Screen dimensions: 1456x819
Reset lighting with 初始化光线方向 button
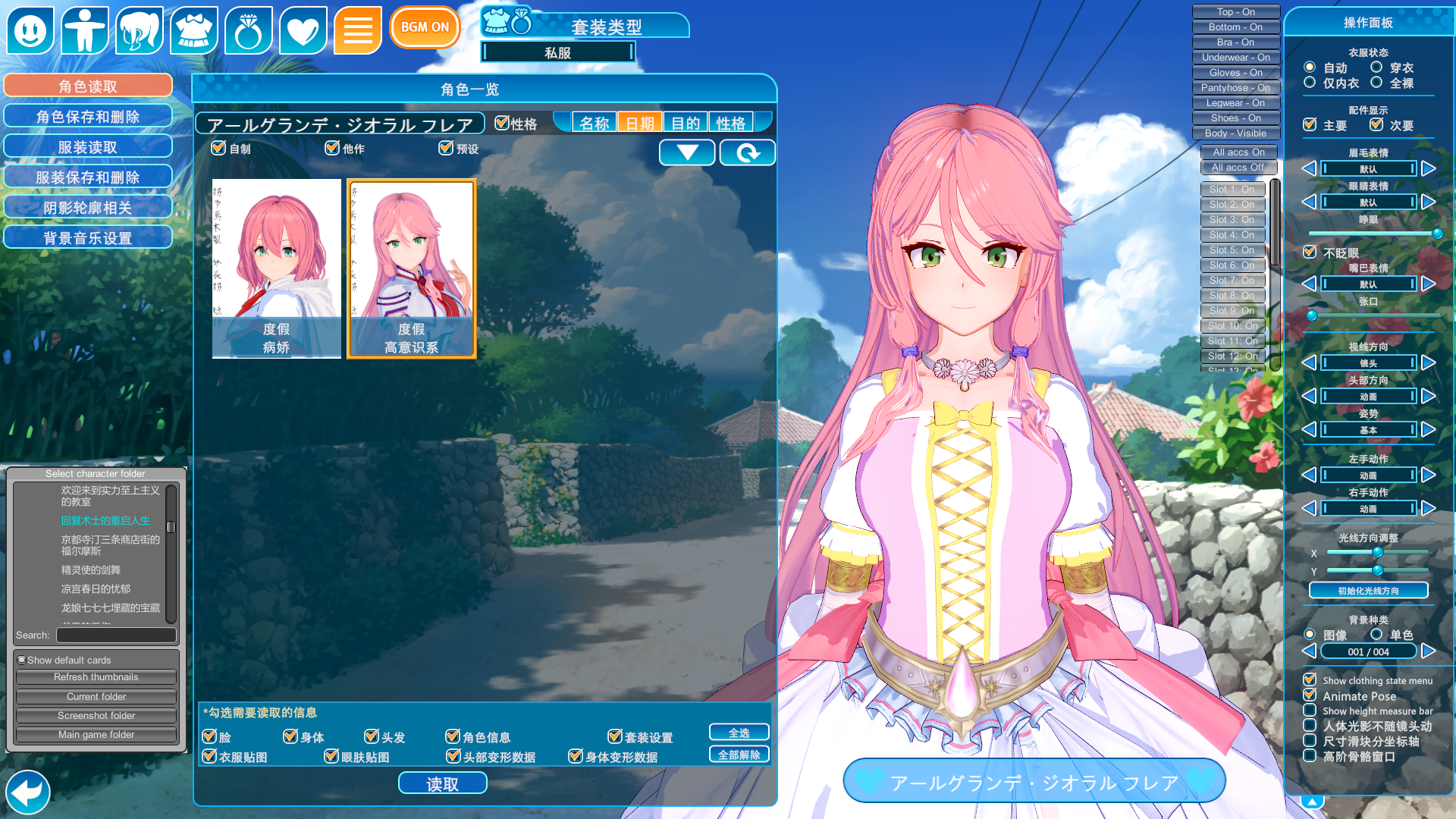[x=1368, y=591]
